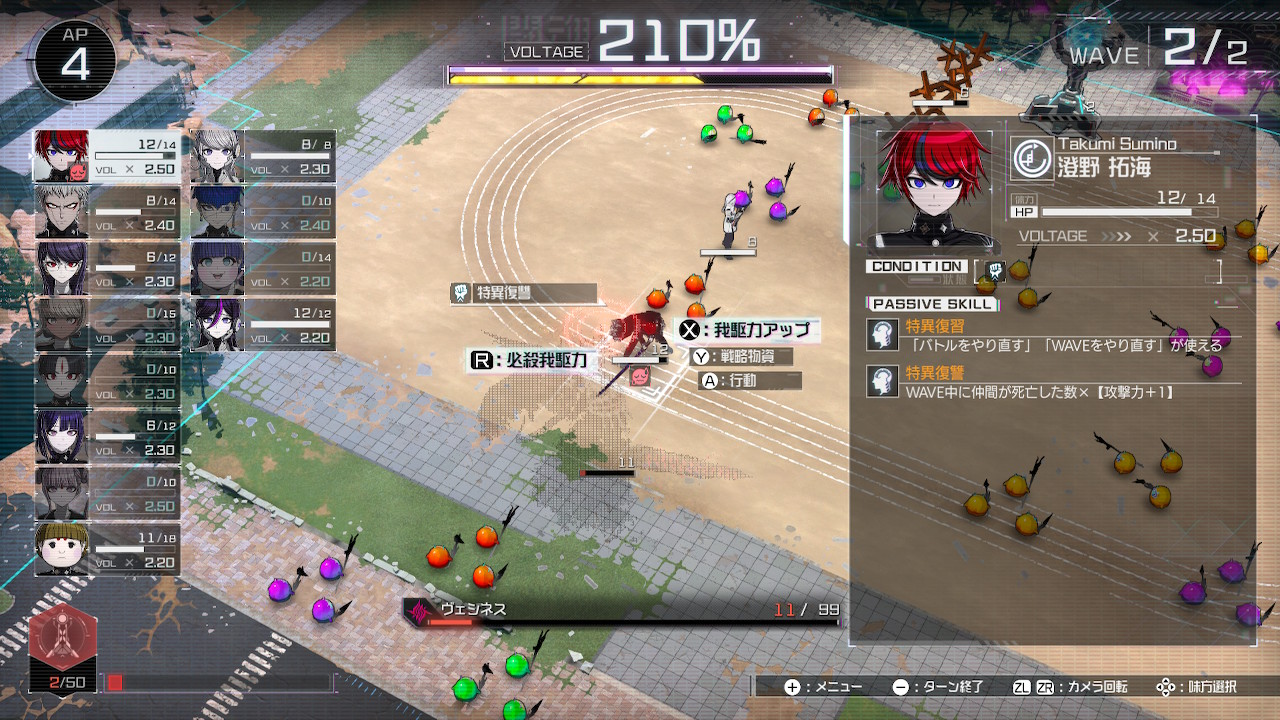This screenshot has height=720, width=1280.
Task: Inspect the condition status icon in the info panel
Action: point(996,270)
